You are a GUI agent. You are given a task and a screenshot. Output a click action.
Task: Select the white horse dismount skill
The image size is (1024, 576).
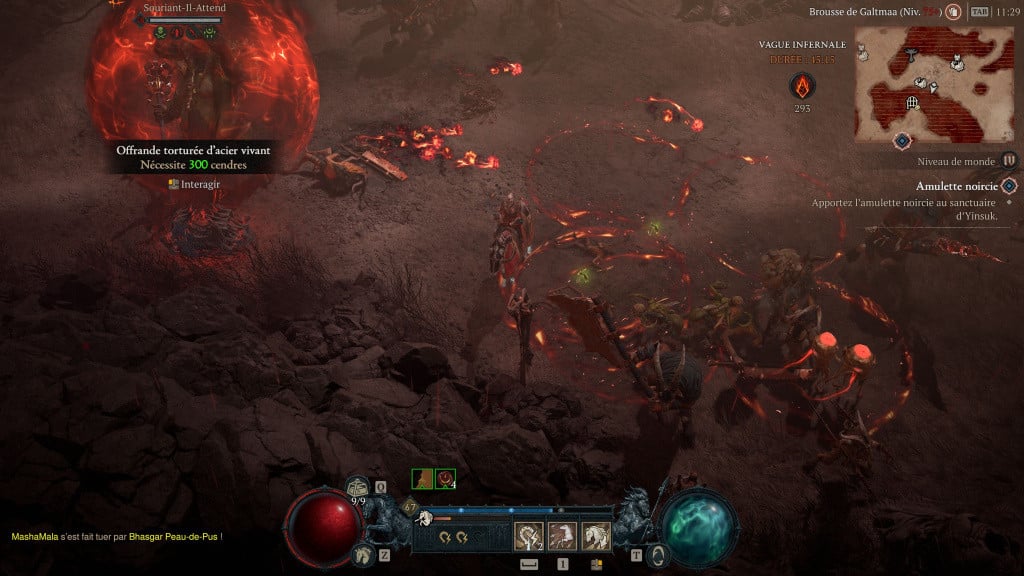[596, 537]
